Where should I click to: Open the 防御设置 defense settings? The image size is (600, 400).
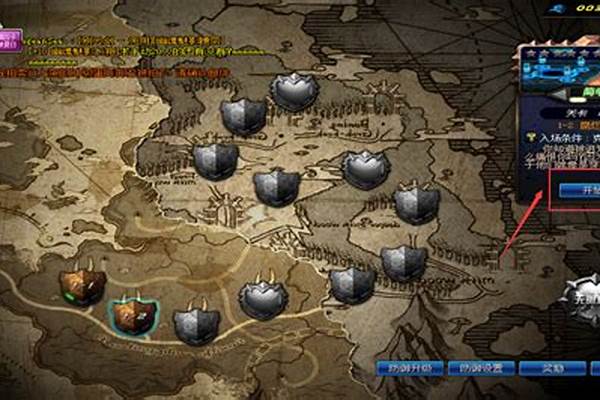coord(478,368)
